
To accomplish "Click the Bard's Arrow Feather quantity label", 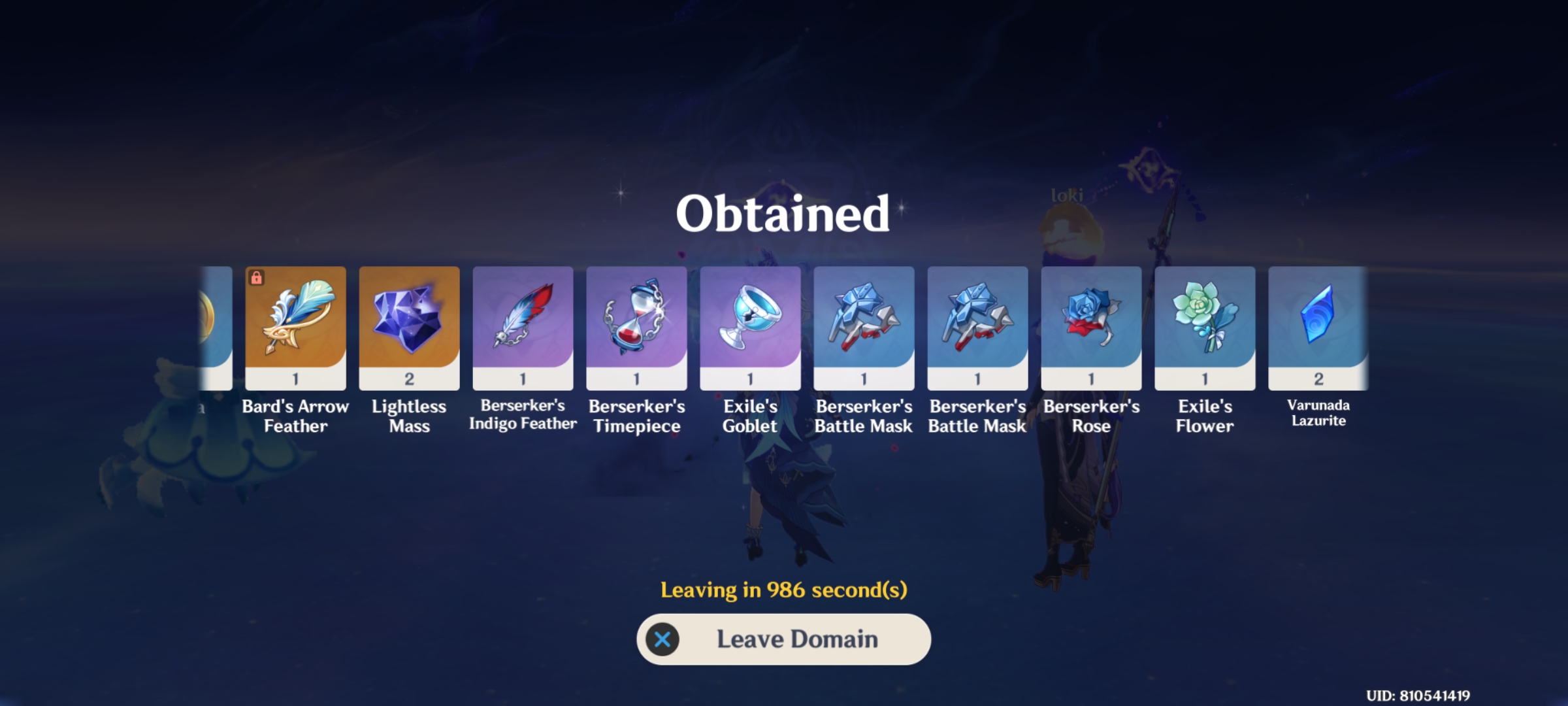I will (x=295, y=377).
